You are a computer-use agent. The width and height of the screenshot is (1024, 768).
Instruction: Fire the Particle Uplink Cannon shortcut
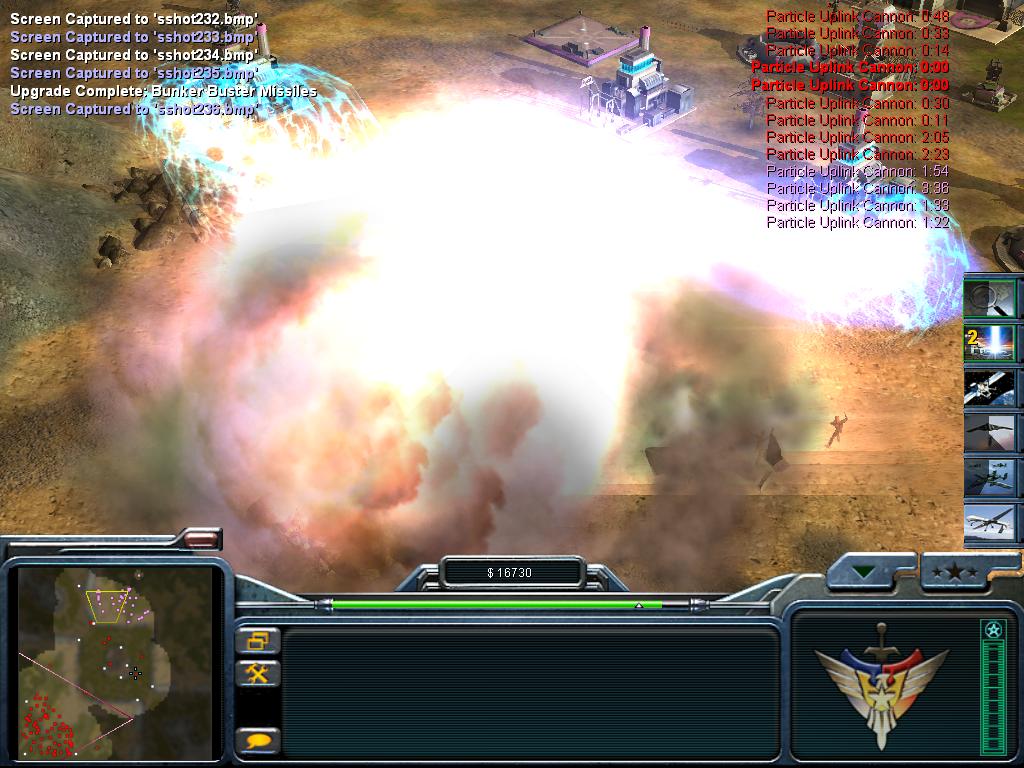click(989, 342)
